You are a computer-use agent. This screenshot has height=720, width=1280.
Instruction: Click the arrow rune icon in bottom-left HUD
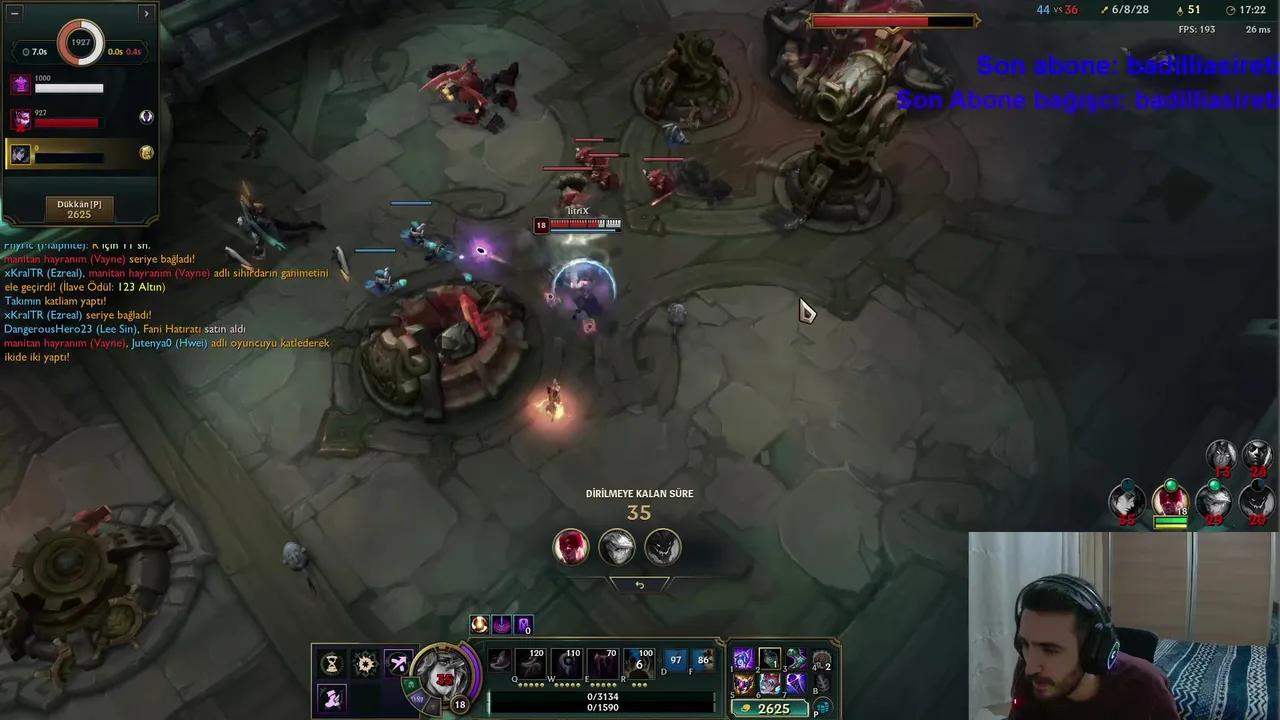[x=399, y=661]
